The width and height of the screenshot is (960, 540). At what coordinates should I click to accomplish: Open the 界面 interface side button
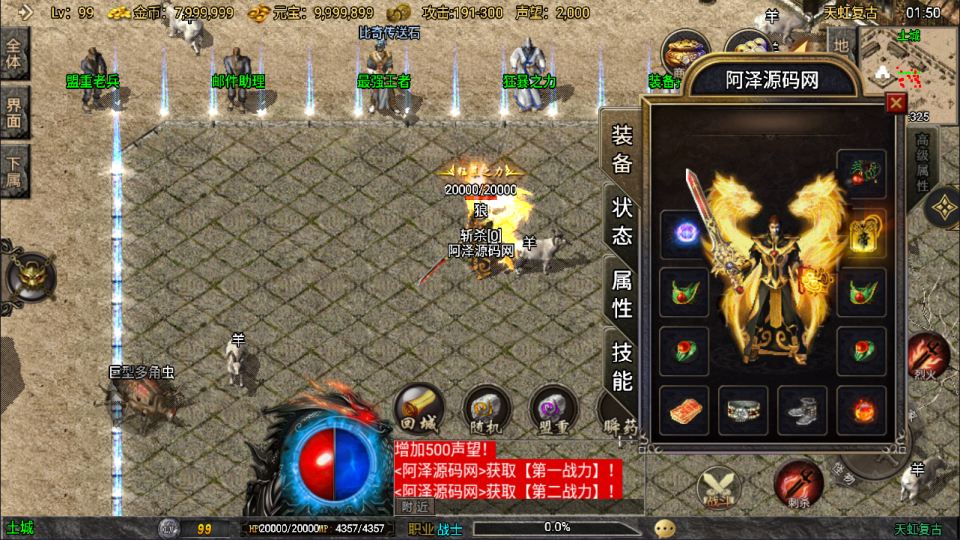click(15, 111)
